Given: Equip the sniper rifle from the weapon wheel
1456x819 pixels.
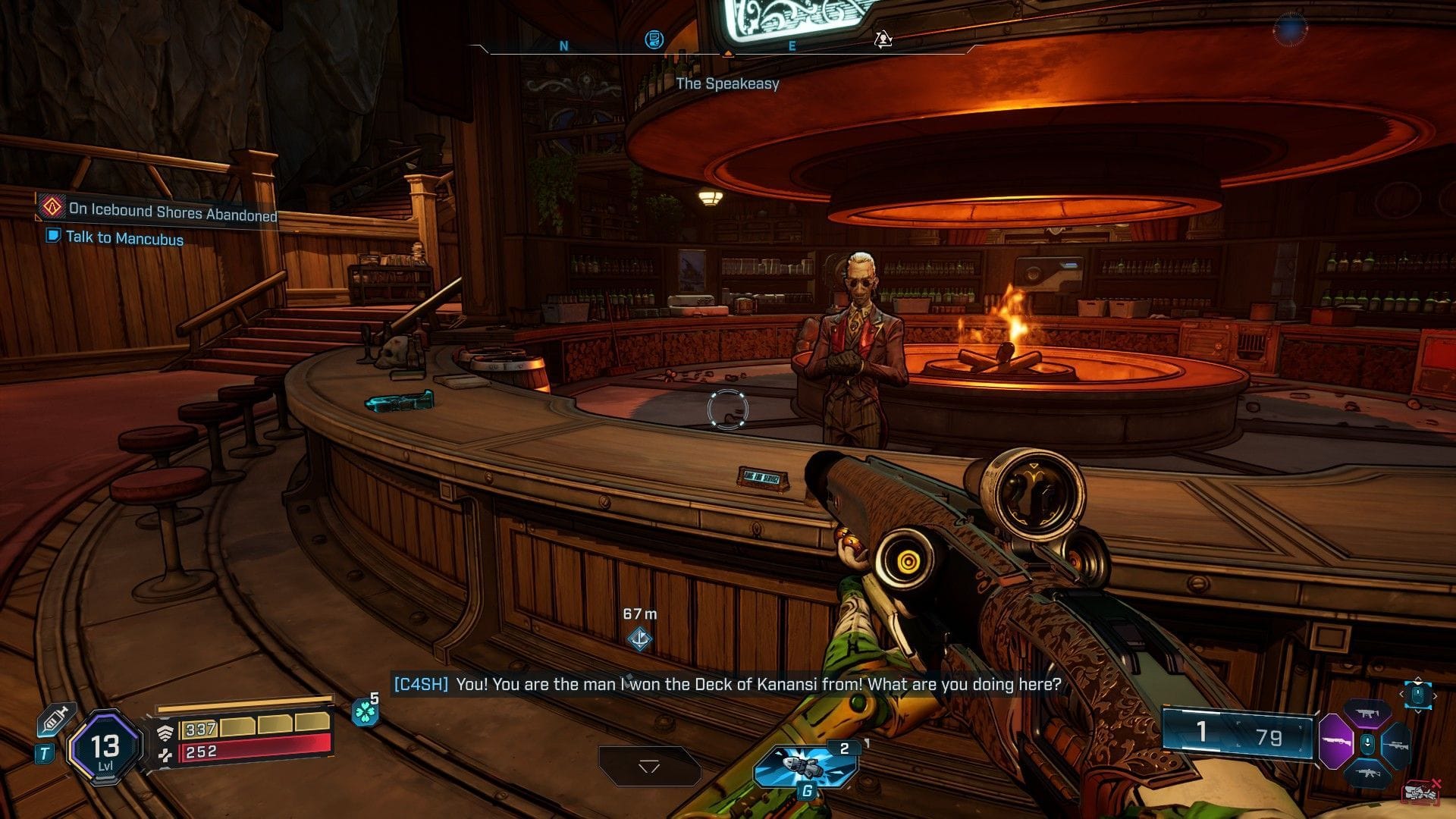Looking at the screenshot, I should click(1398, 745).
